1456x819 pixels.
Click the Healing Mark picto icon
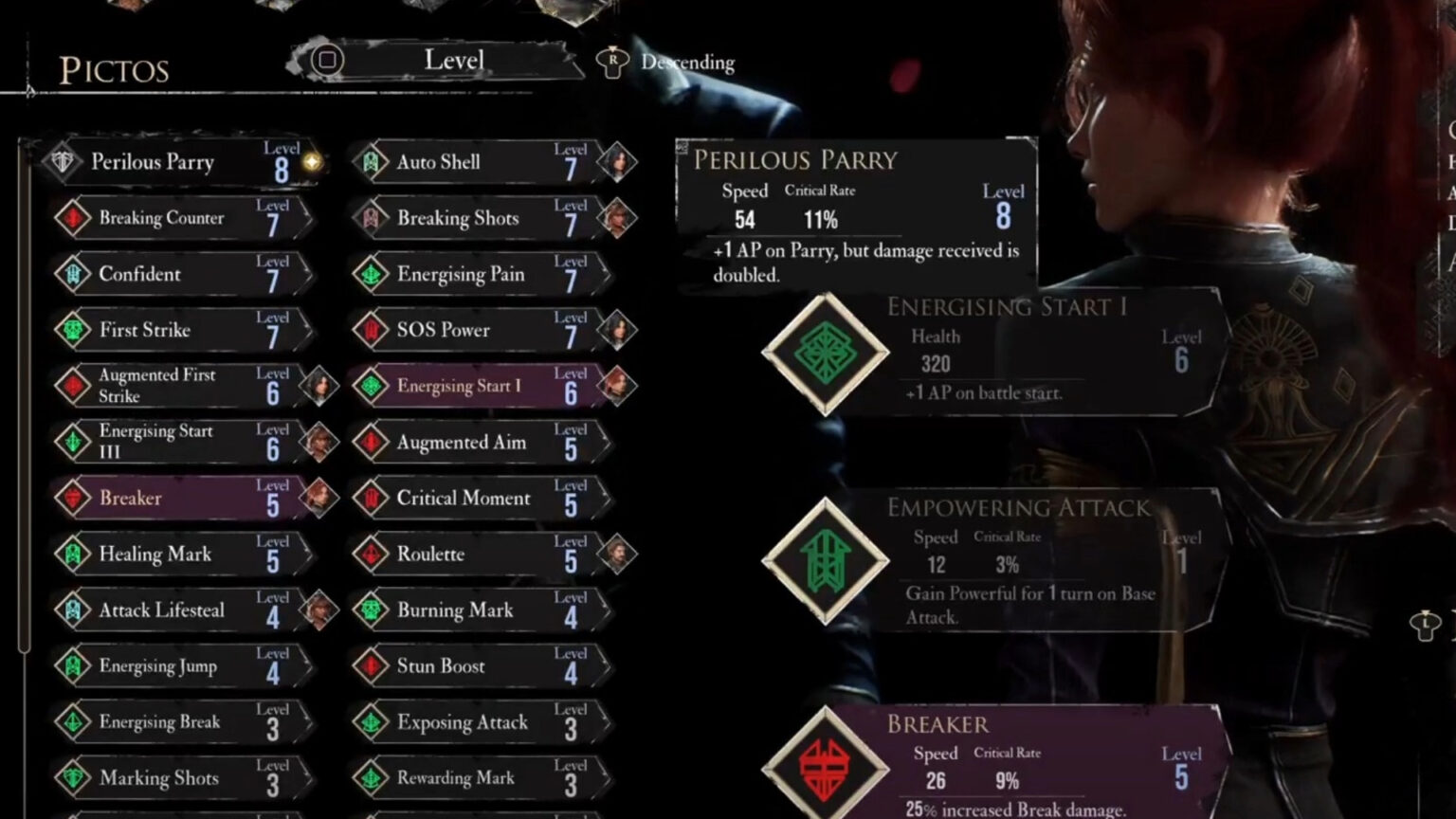tap(75, 554)
